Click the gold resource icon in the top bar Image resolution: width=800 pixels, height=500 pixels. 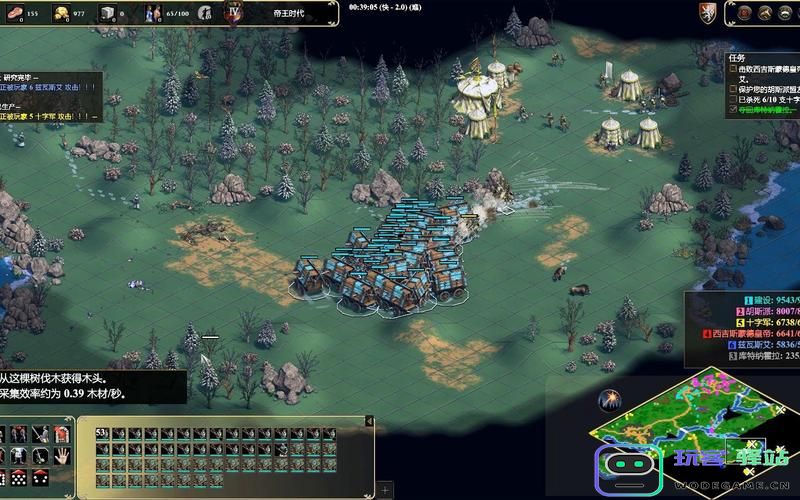(x=61, y=13)
